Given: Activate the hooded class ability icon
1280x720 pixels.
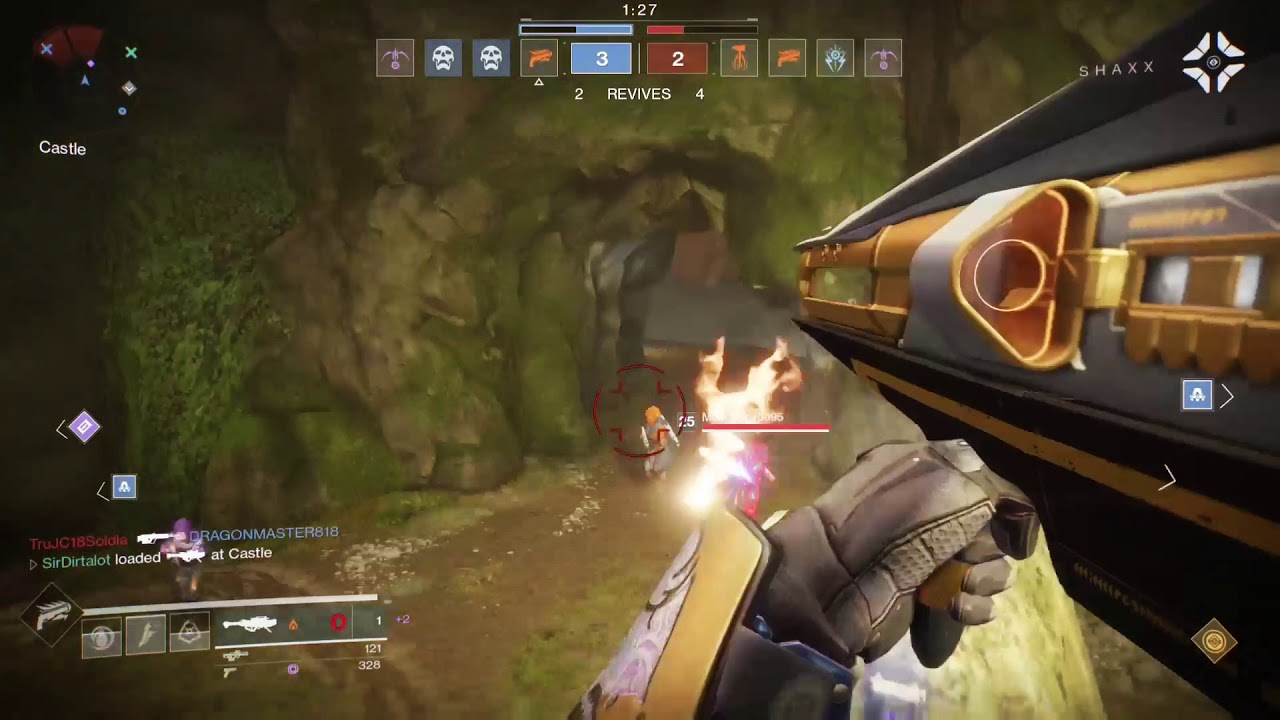Looking at the screenshot, I should coord(189,632).
